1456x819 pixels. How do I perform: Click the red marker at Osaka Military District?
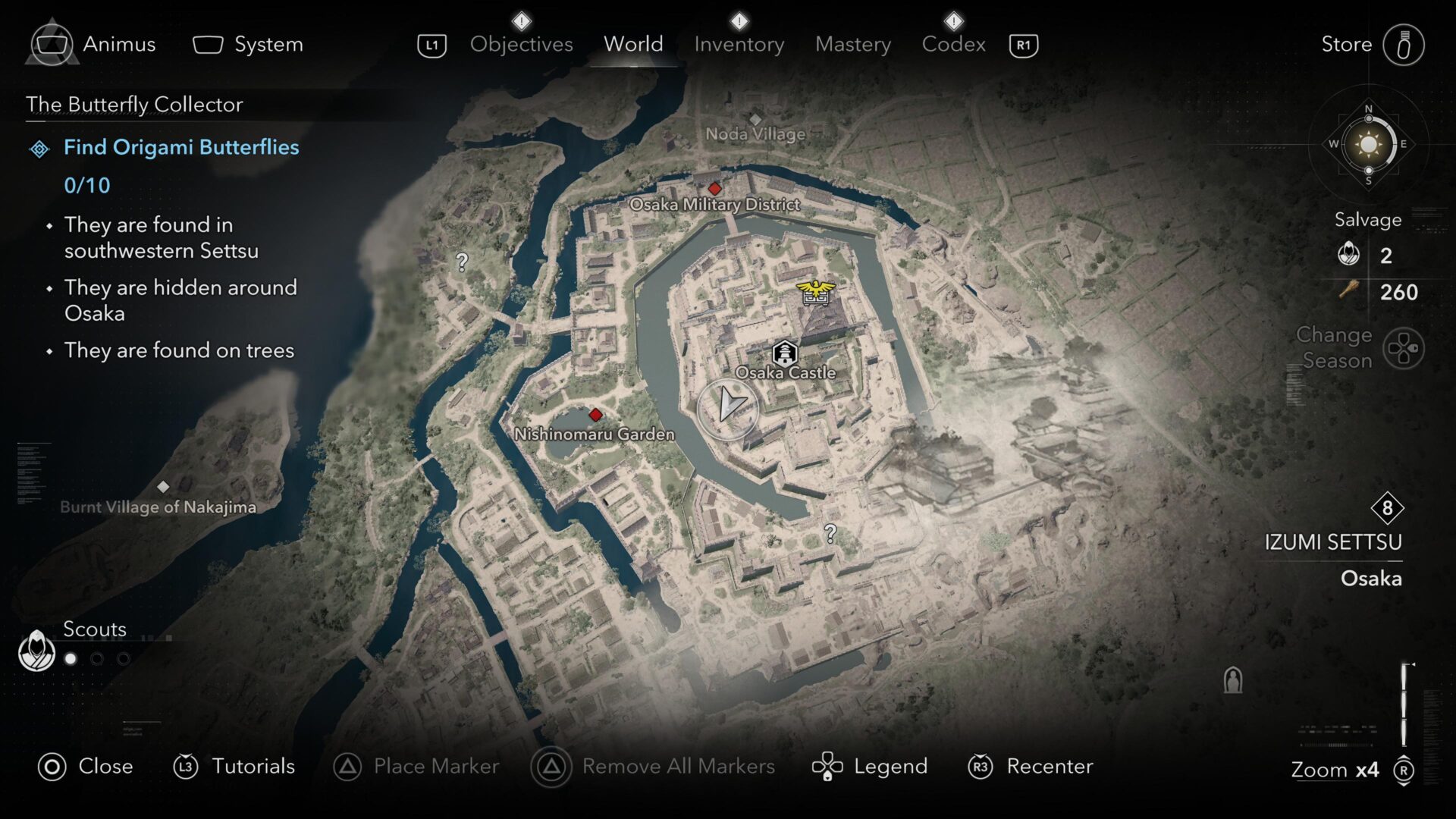[714, 190]
